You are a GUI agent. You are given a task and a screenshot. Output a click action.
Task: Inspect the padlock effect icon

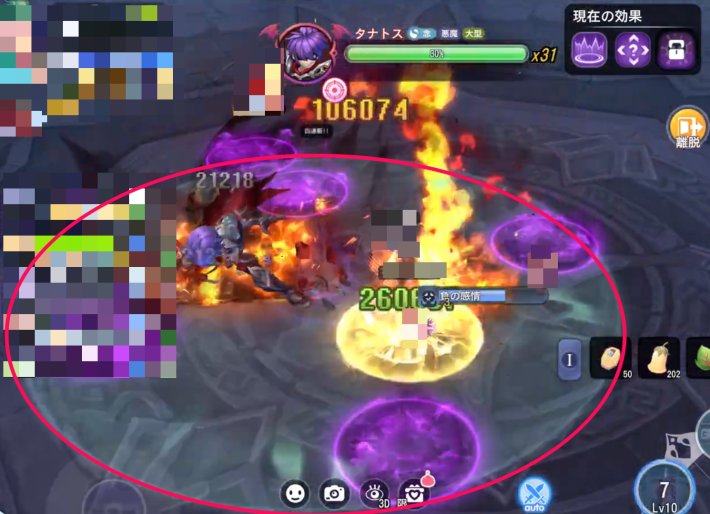[675, 49]
